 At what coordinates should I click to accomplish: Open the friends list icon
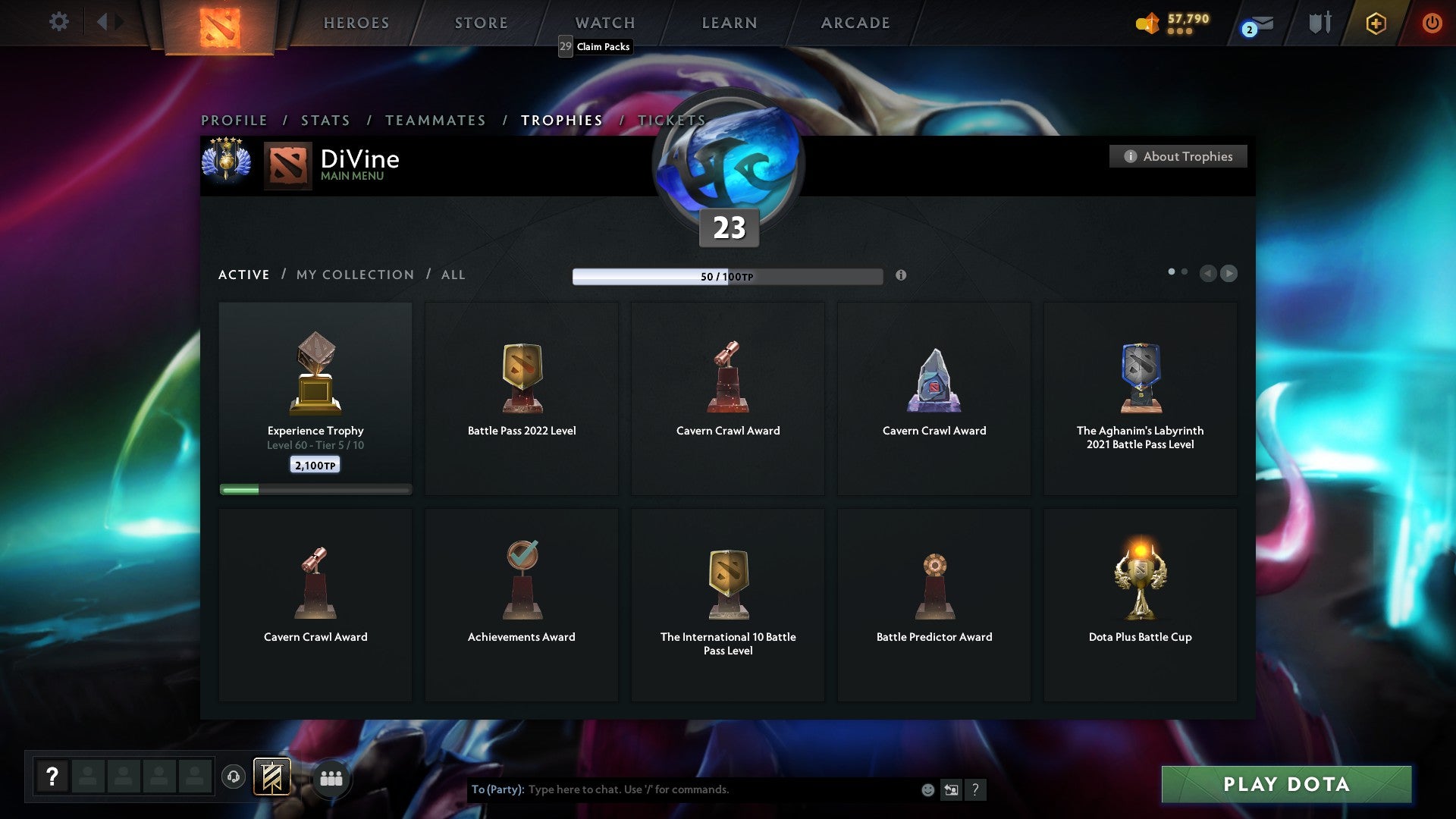coord(331,777)
